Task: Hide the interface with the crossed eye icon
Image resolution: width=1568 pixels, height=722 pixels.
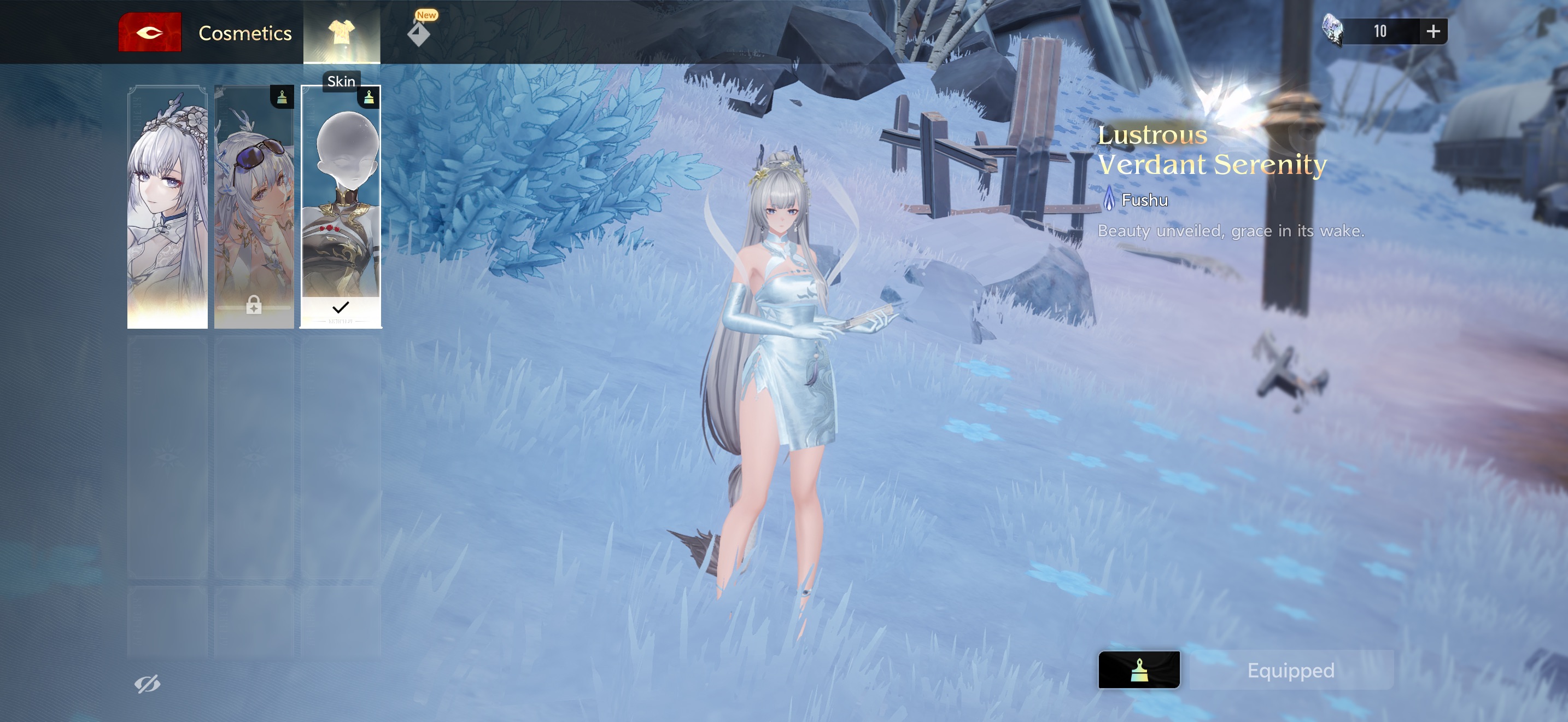Action: 147,684
